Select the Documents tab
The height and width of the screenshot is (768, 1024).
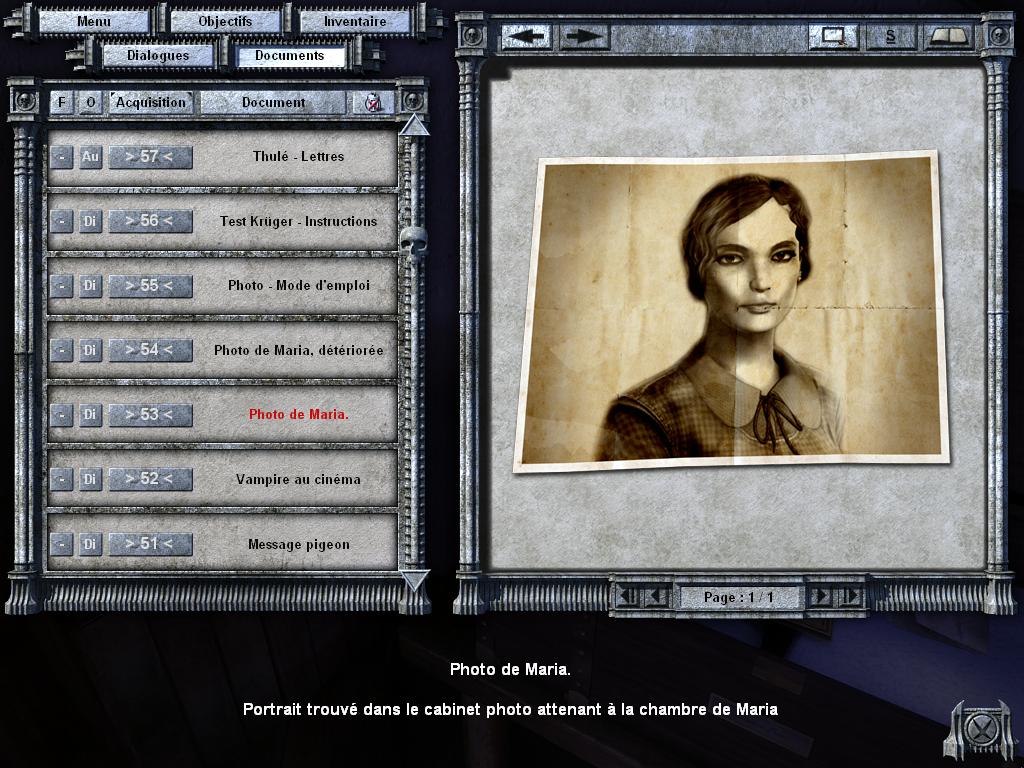coord(290,56)
